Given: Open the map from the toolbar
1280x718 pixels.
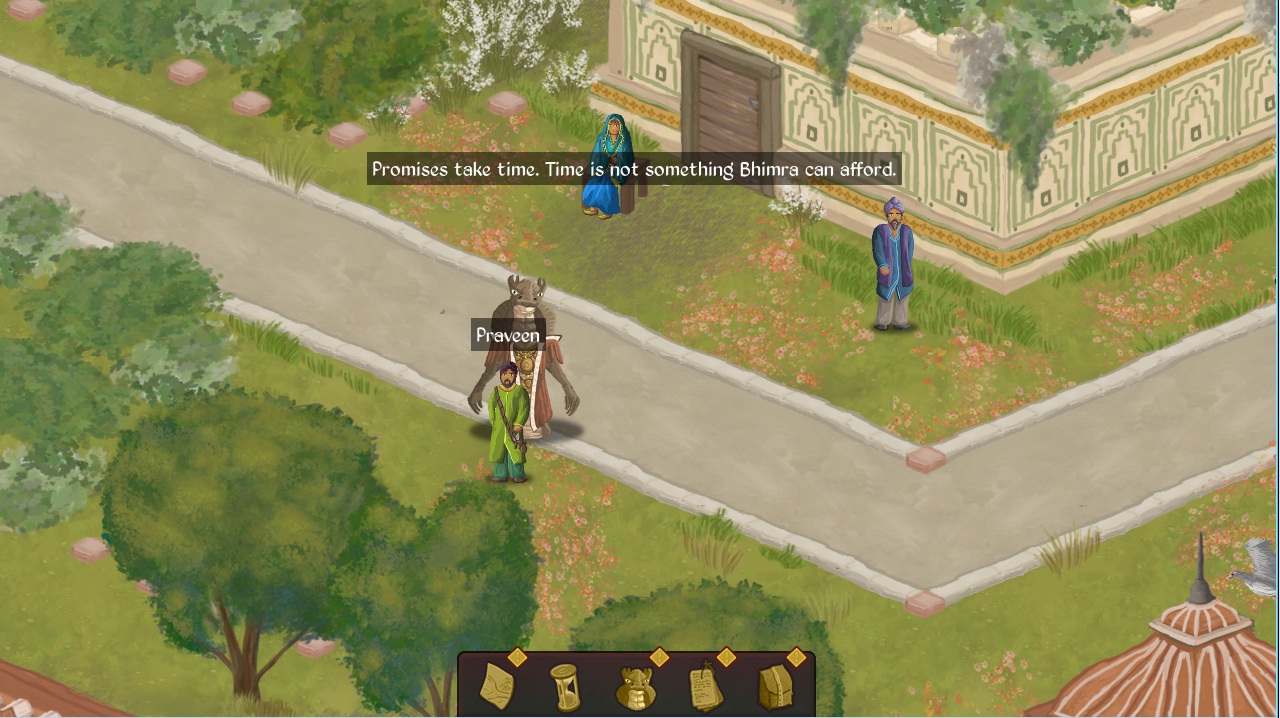Looking at the screenshot, I should 497,686.
